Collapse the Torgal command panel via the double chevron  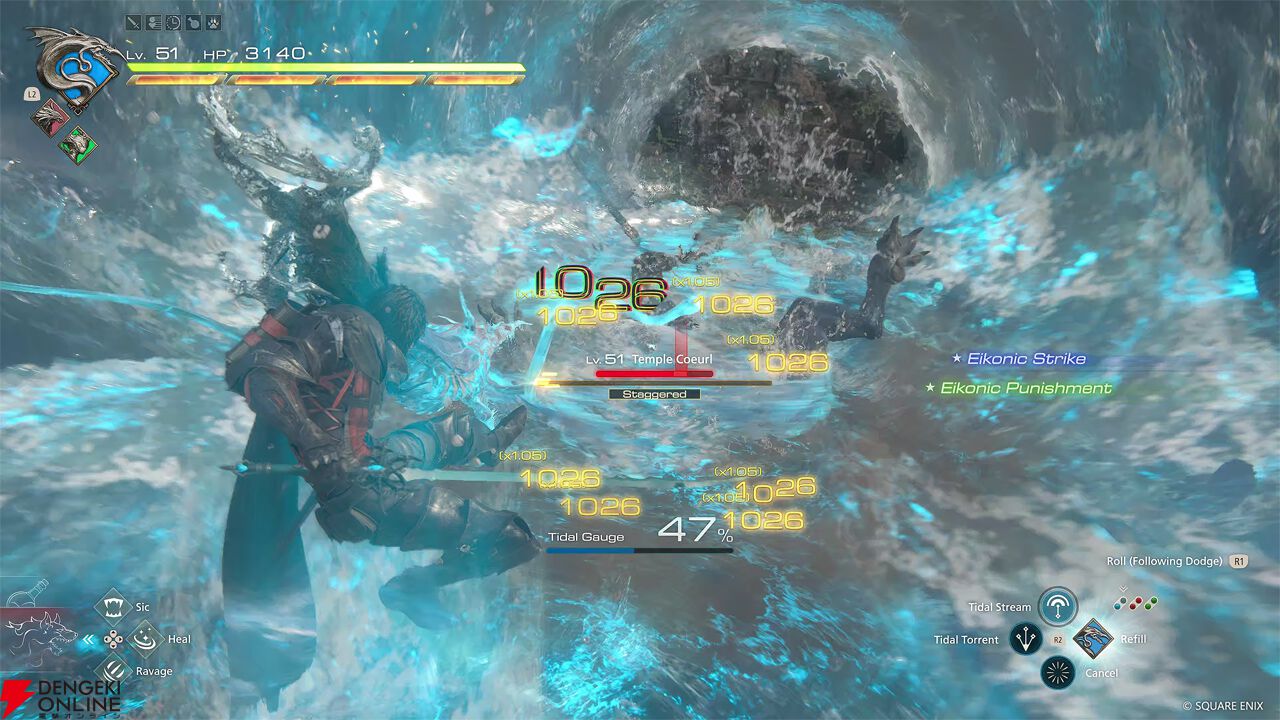(88, 639)
